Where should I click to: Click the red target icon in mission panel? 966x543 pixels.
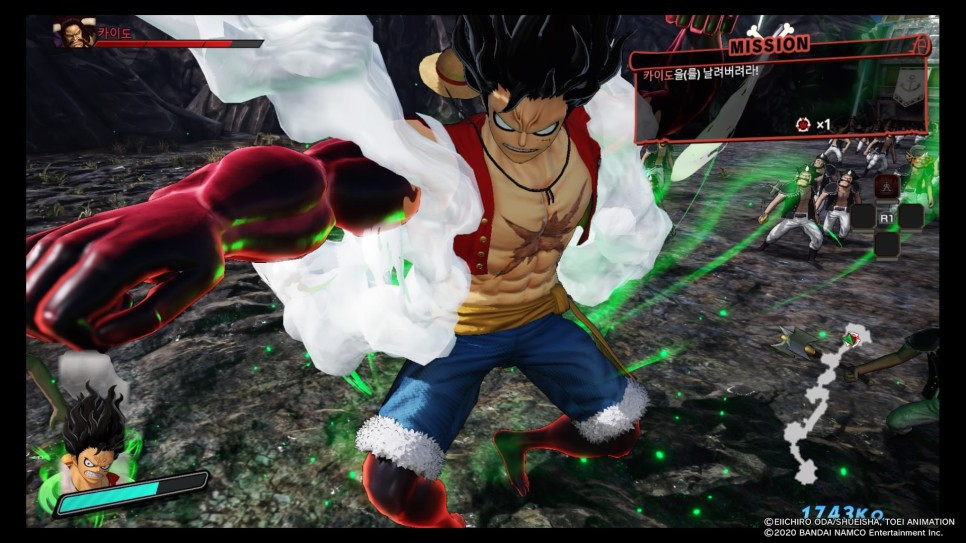[x=802, y=124]
